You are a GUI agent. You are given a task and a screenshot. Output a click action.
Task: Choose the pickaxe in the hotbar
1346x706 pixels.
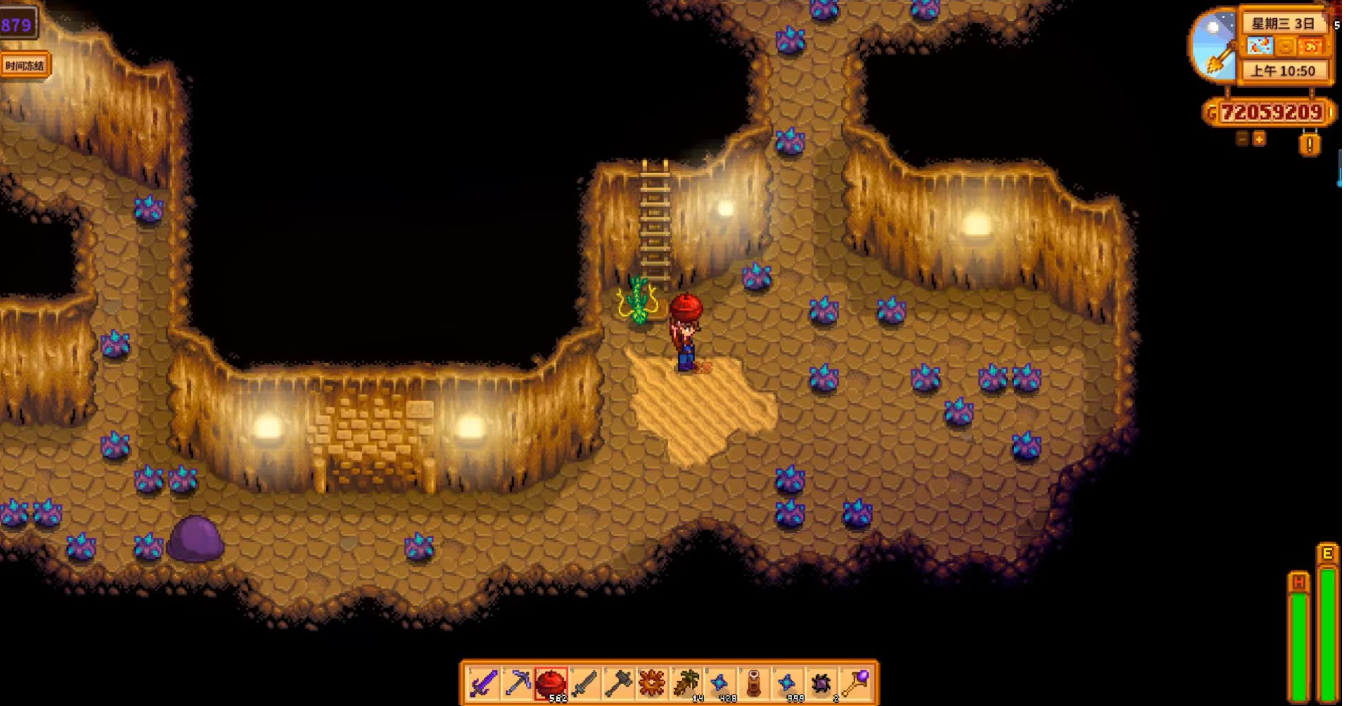coord(518,684)
